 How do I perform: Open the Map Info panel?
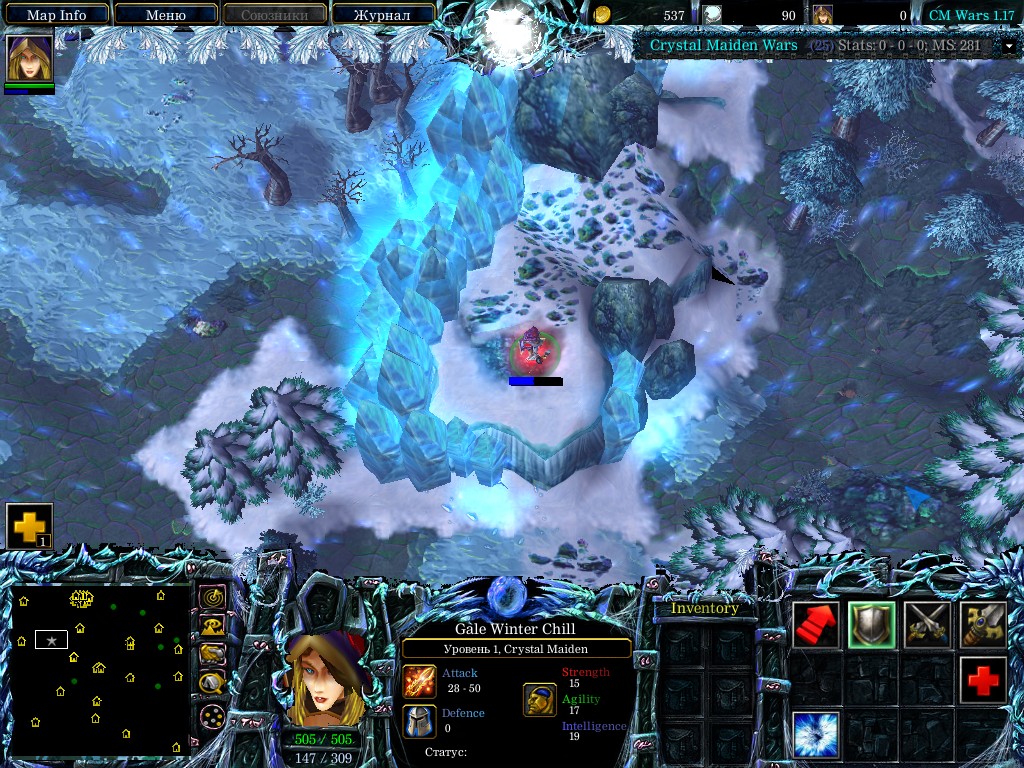pos(56,15)
